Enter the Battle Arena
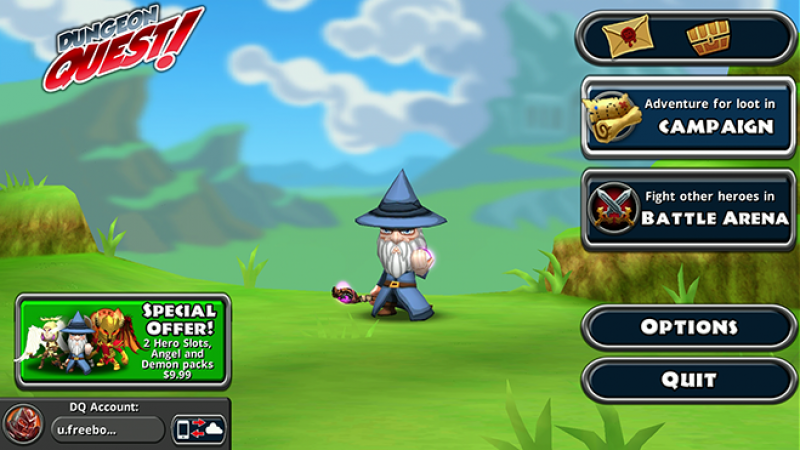Viewport: 800px width, 450px height. coord(688,208)
